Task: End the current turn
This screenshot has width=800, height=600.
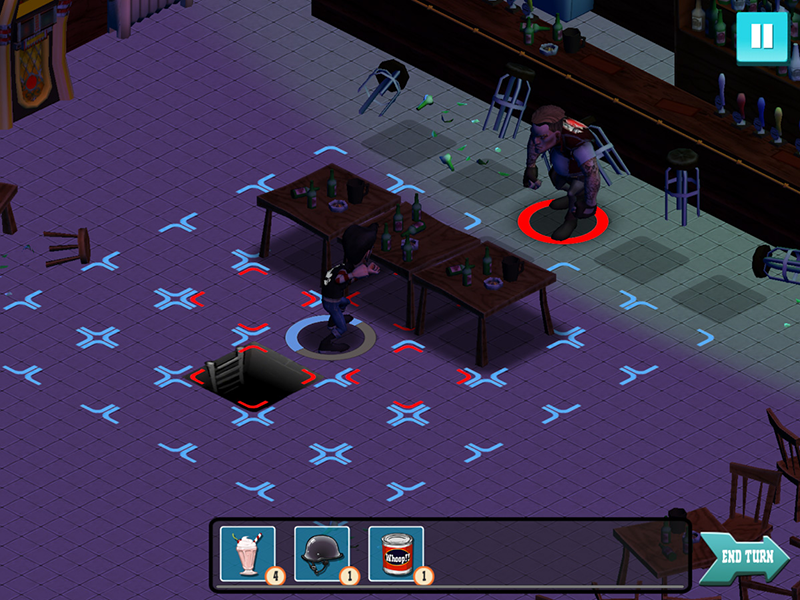Action: point(745,558)
